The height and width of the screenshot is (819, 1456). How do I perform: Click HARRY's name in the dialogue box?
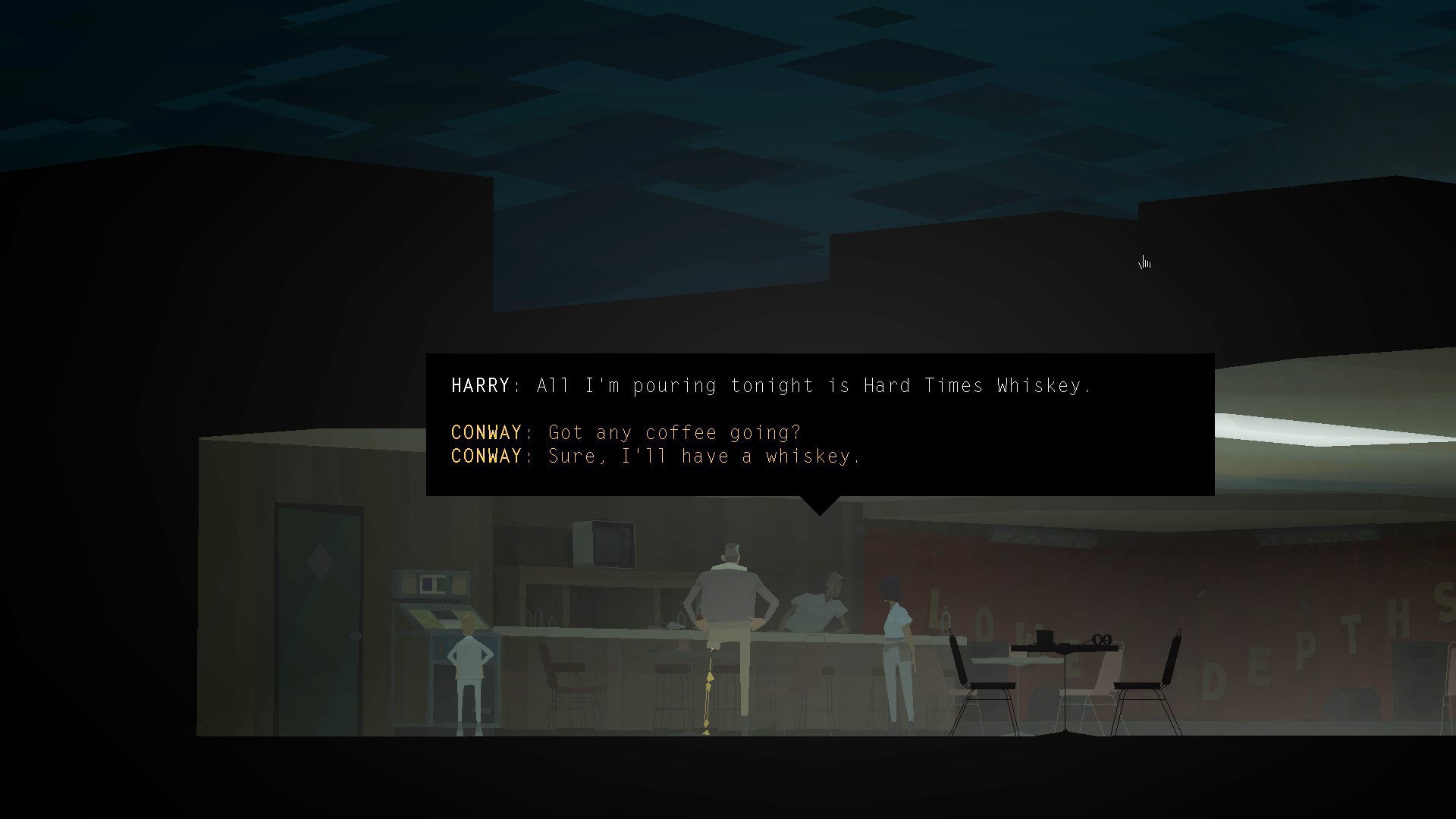(480, 385)
